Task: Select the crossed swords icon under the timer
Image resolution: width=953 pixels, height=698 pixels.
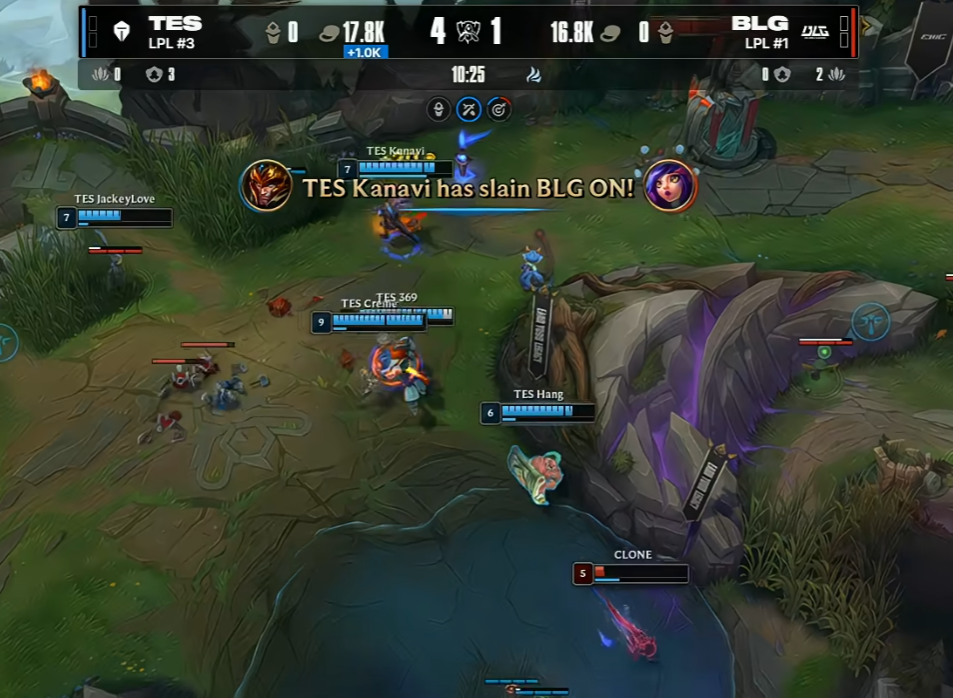Action: [x=469, y=109]
